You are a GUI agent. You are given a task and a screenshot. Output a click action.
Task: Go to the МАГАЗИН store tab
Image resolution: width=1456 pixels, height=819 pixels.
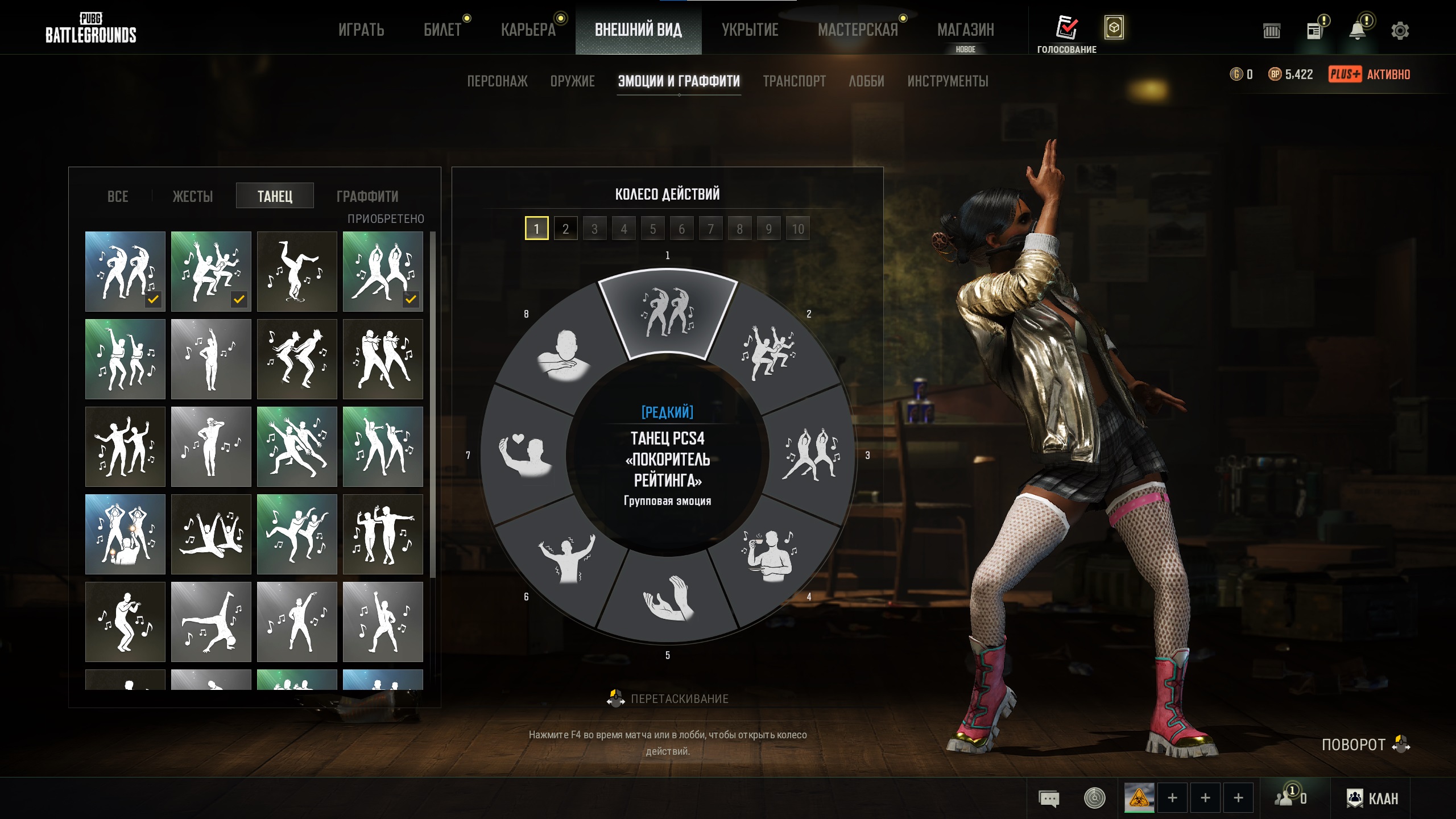point(965,30)
